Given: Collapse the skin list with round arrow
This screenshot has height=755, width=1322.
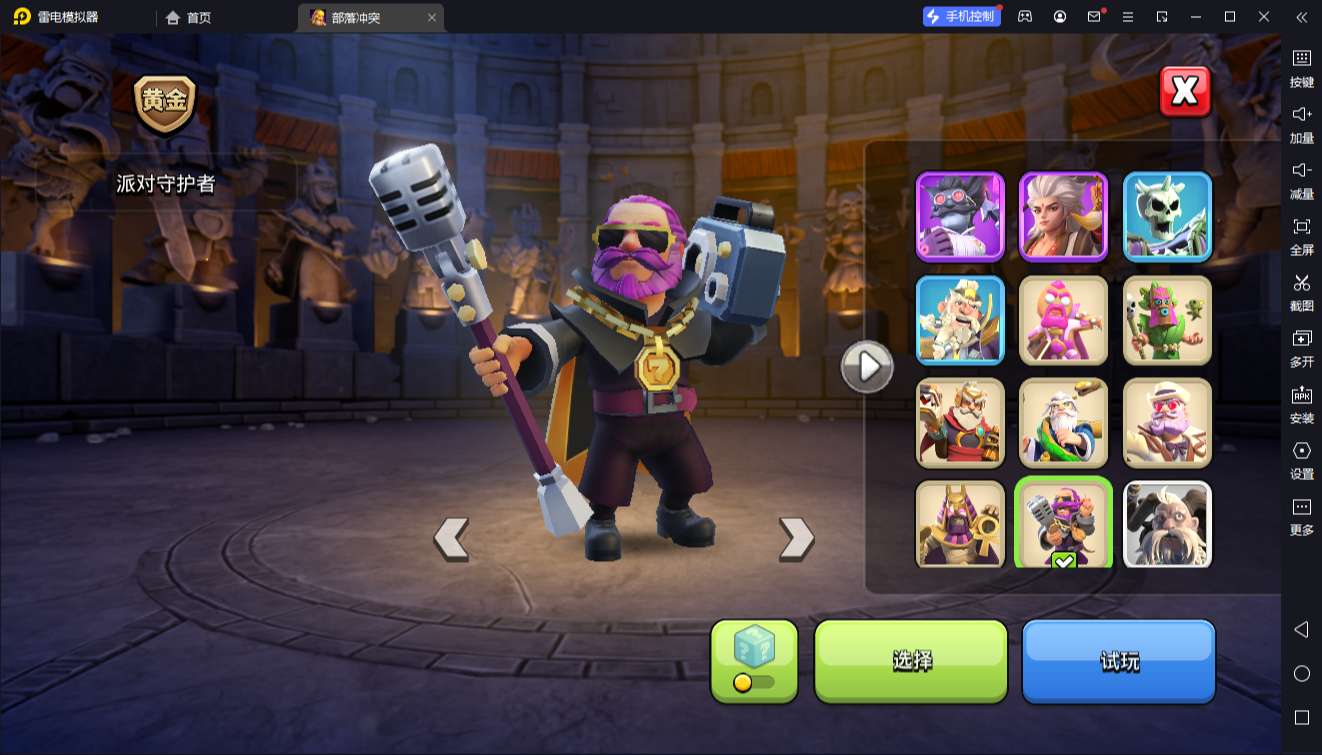Looking at the screenshot, I should (x=866, y=367).
